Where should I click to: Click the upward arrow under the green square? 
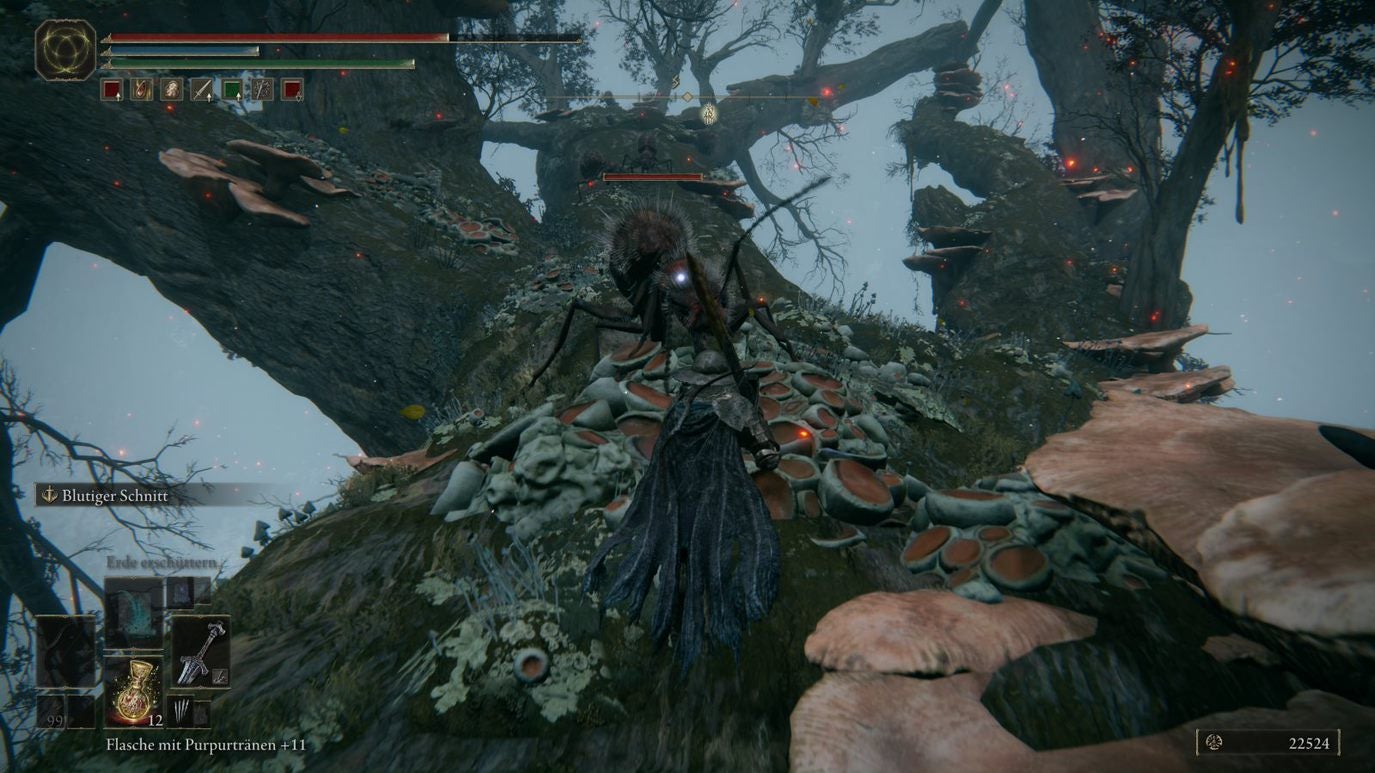click(x=238, y=98)
